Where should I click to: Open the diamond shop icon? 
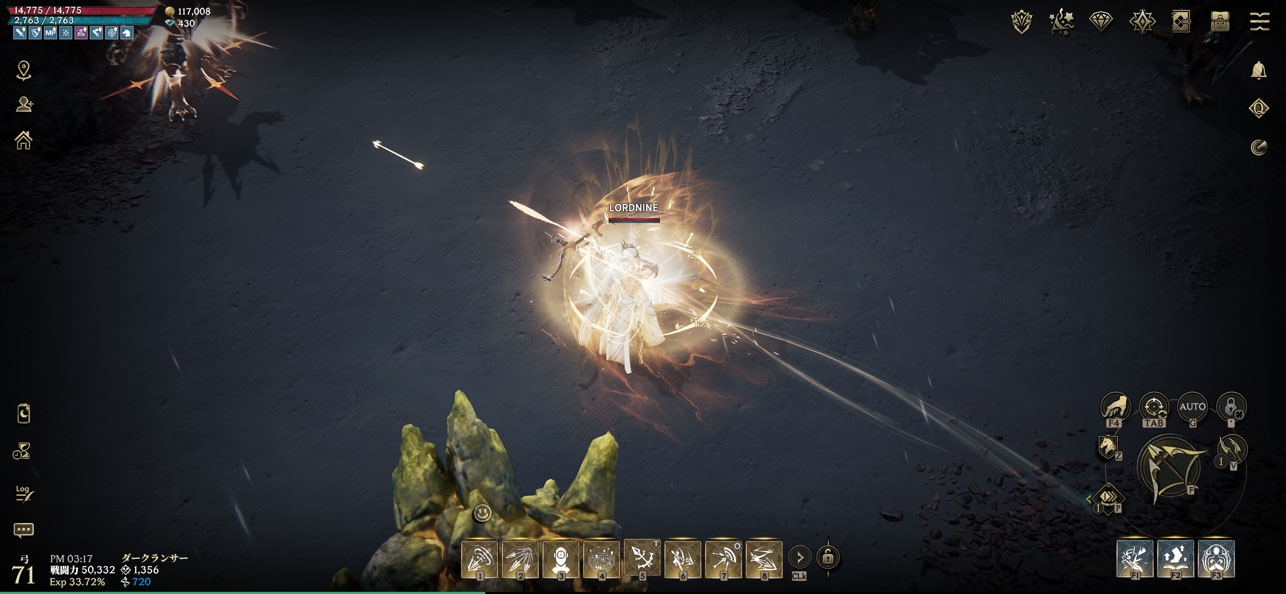pyautogui.click(x=1101, y=21)
